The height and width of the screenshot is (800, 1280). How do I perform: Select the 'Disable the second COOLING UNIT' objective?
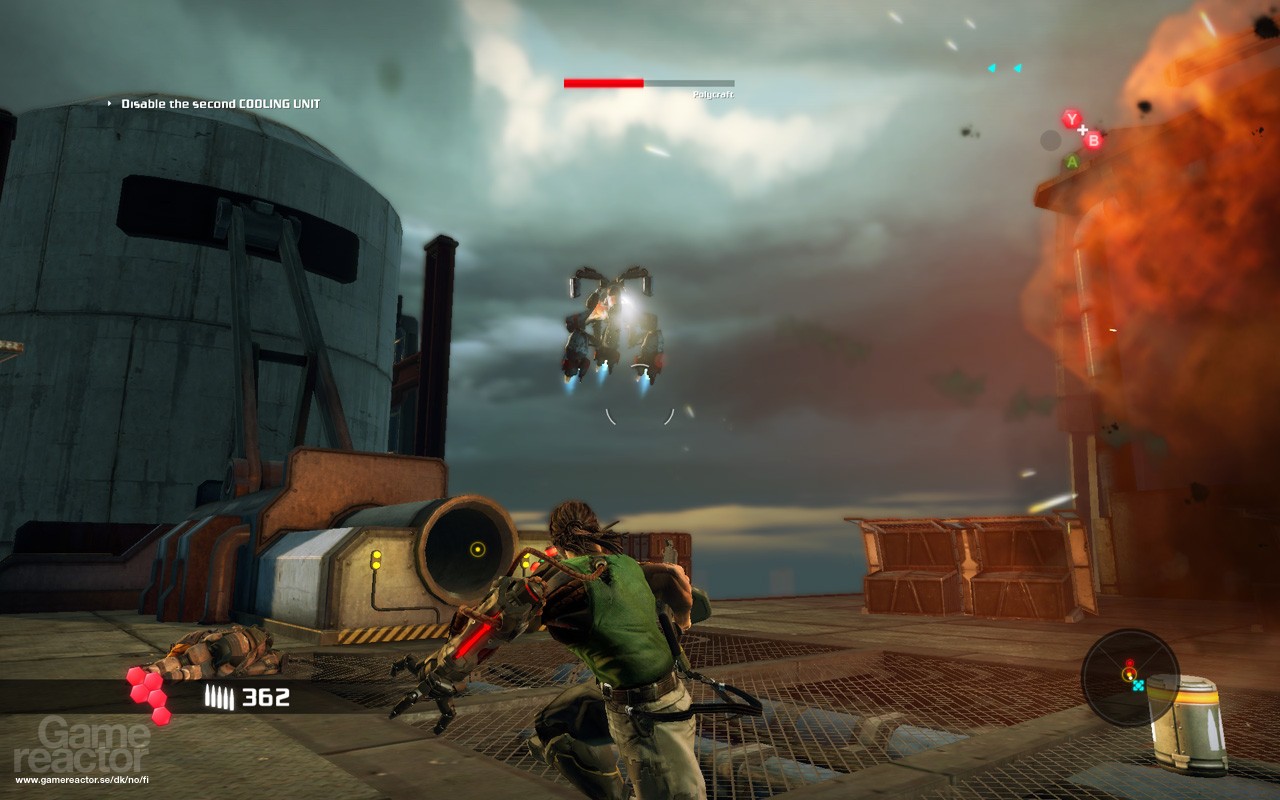[220, 101]
